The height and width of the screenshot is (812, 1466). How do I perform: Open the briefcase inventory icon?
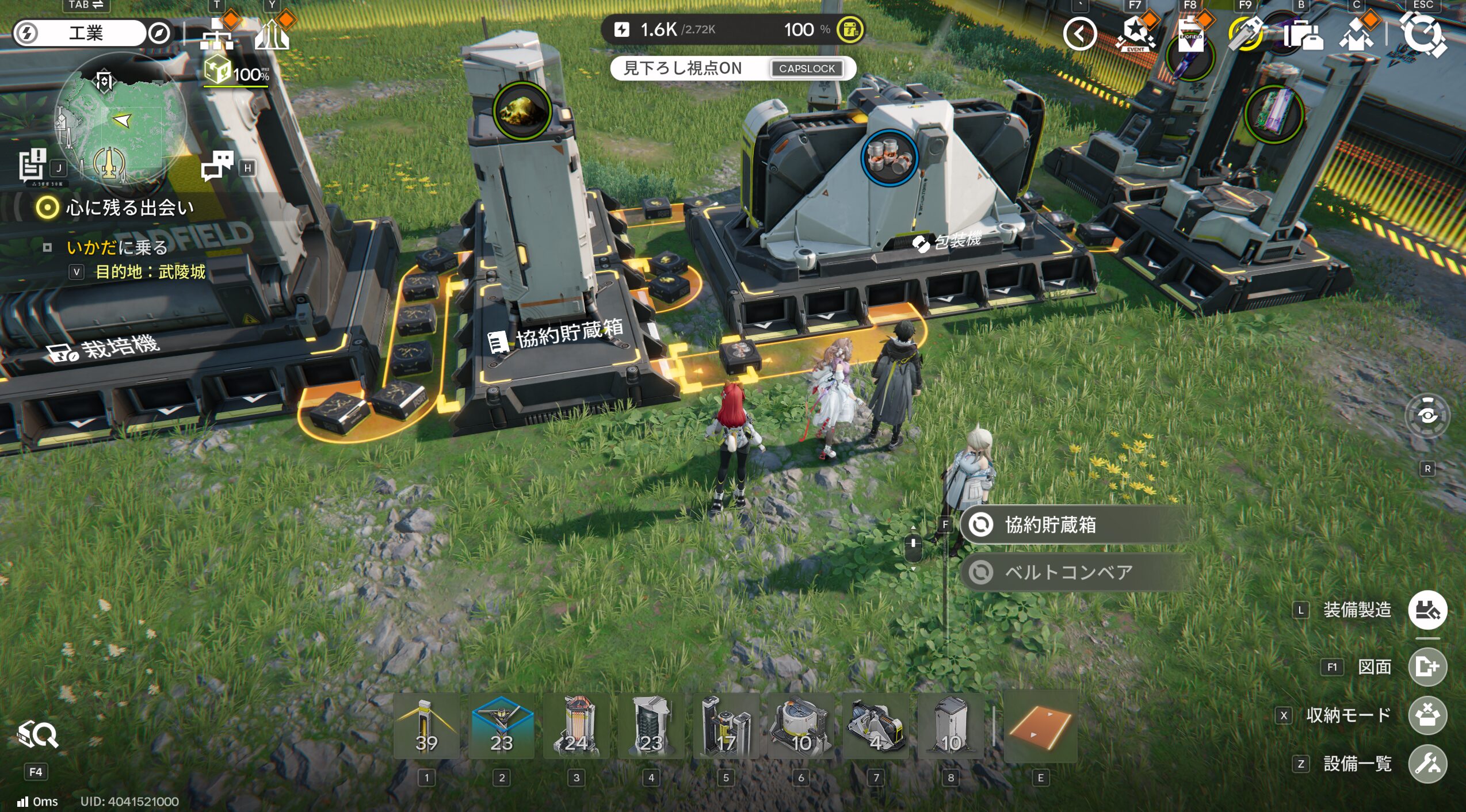point(1303,36)
